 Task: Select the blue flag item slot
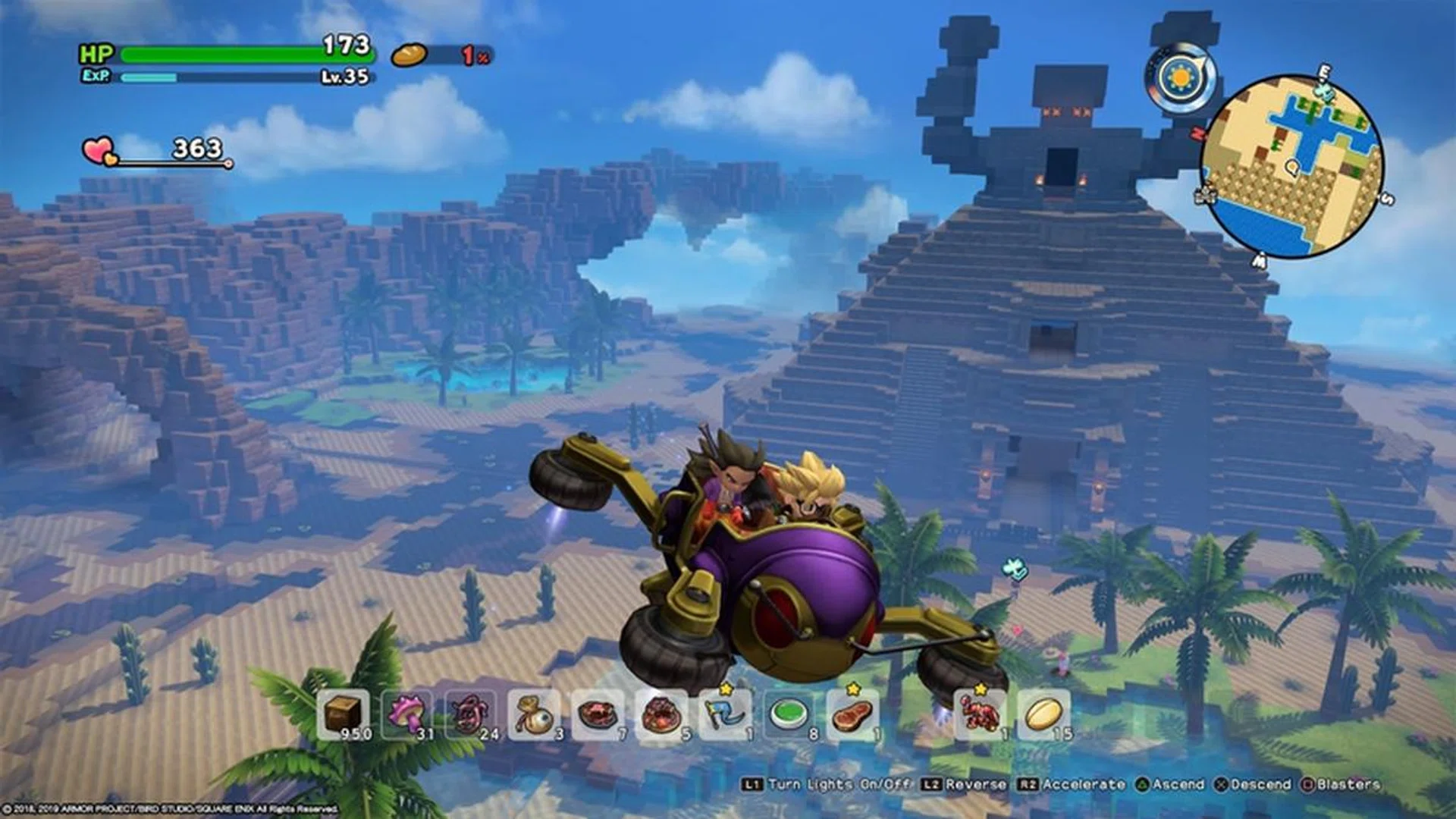tap(725, 714)
